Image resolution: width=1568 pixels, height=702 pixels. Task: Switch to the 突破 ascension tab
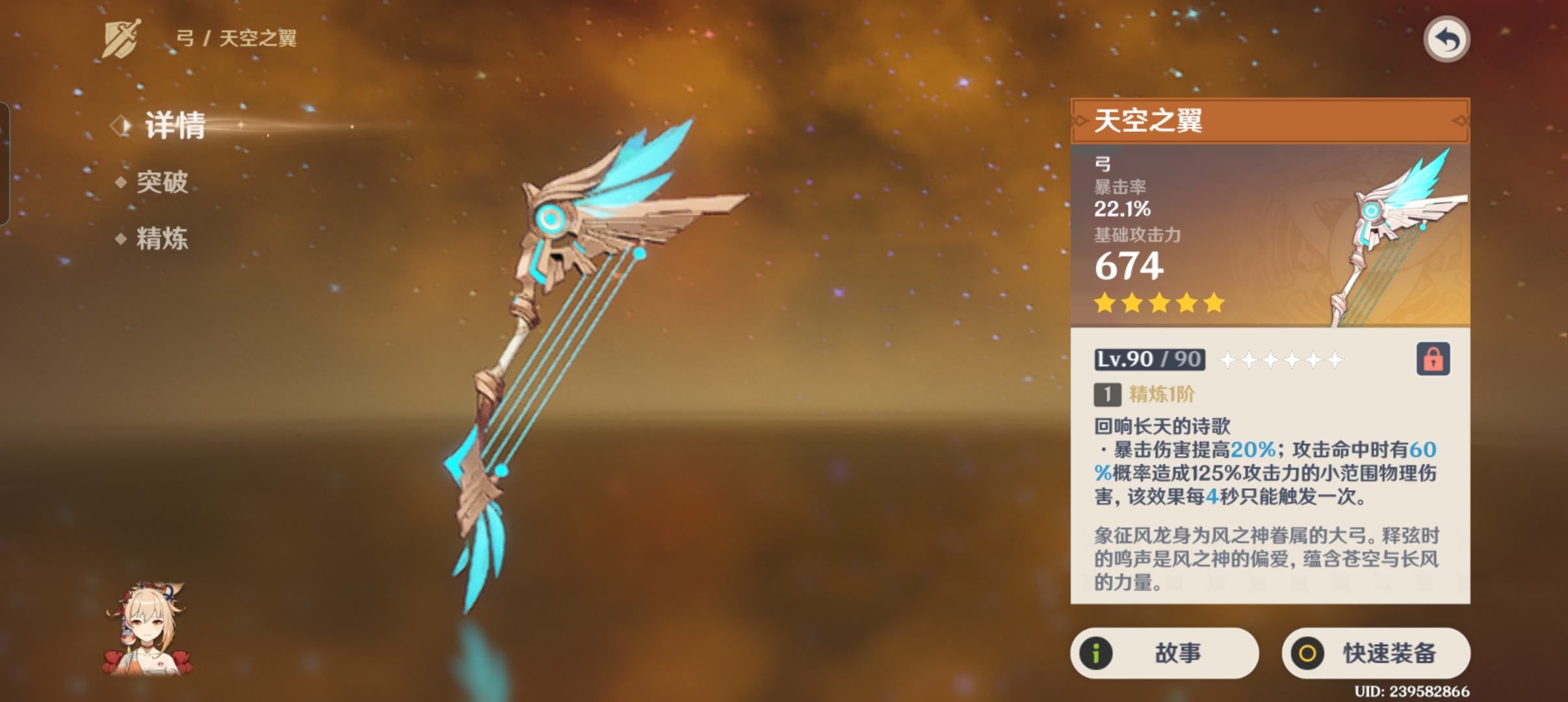(162, 182)
